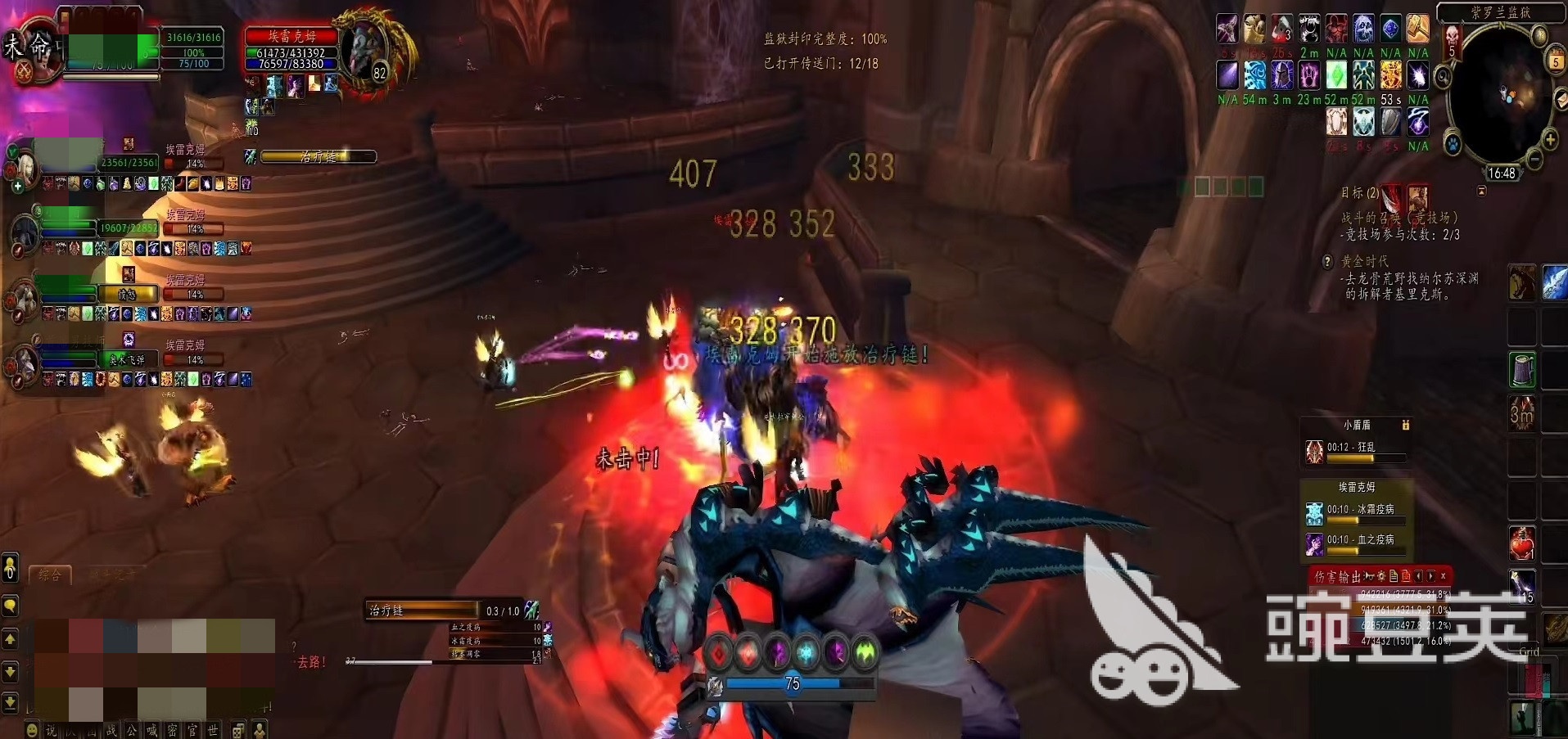1568x739 pixels.
Task: Switch damage meter to previous segment arrow
Action: 1418,576
